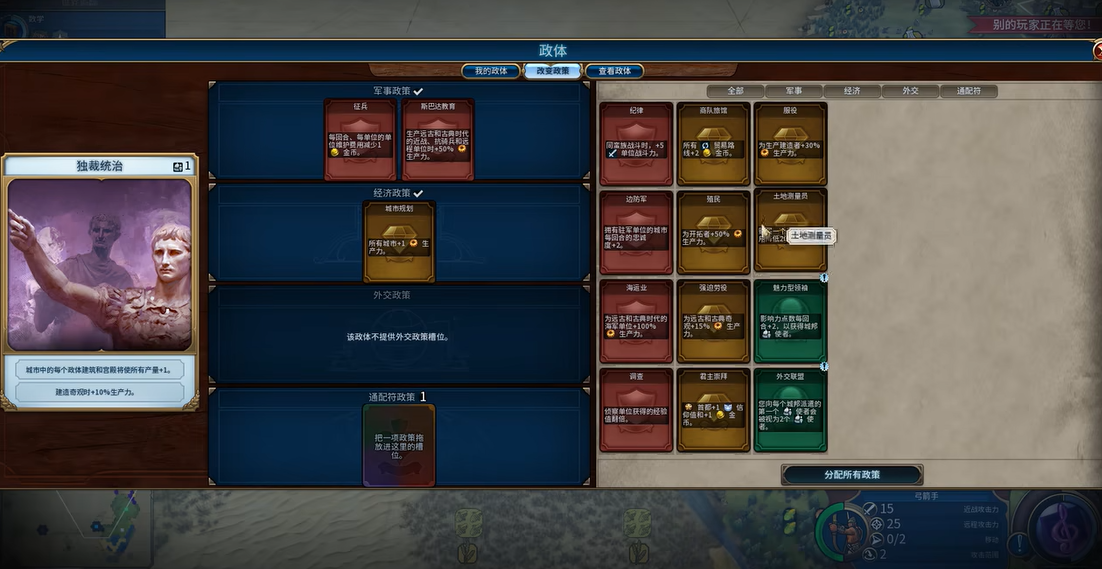Choose the 外交联盟 policy card

click(790, 410)
